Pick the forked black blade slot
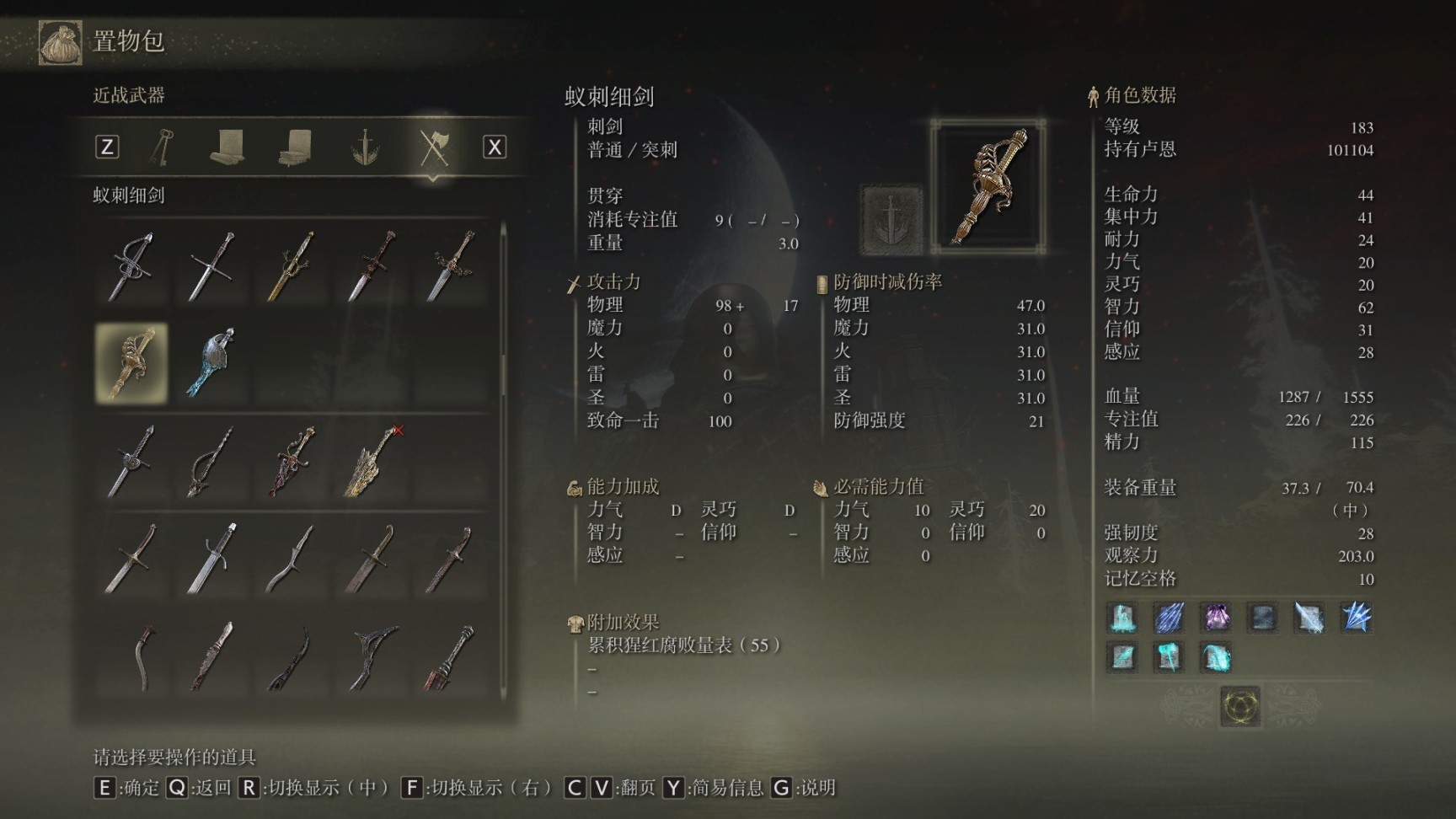This screenshot has width=1456, height=819. (372, 656)
